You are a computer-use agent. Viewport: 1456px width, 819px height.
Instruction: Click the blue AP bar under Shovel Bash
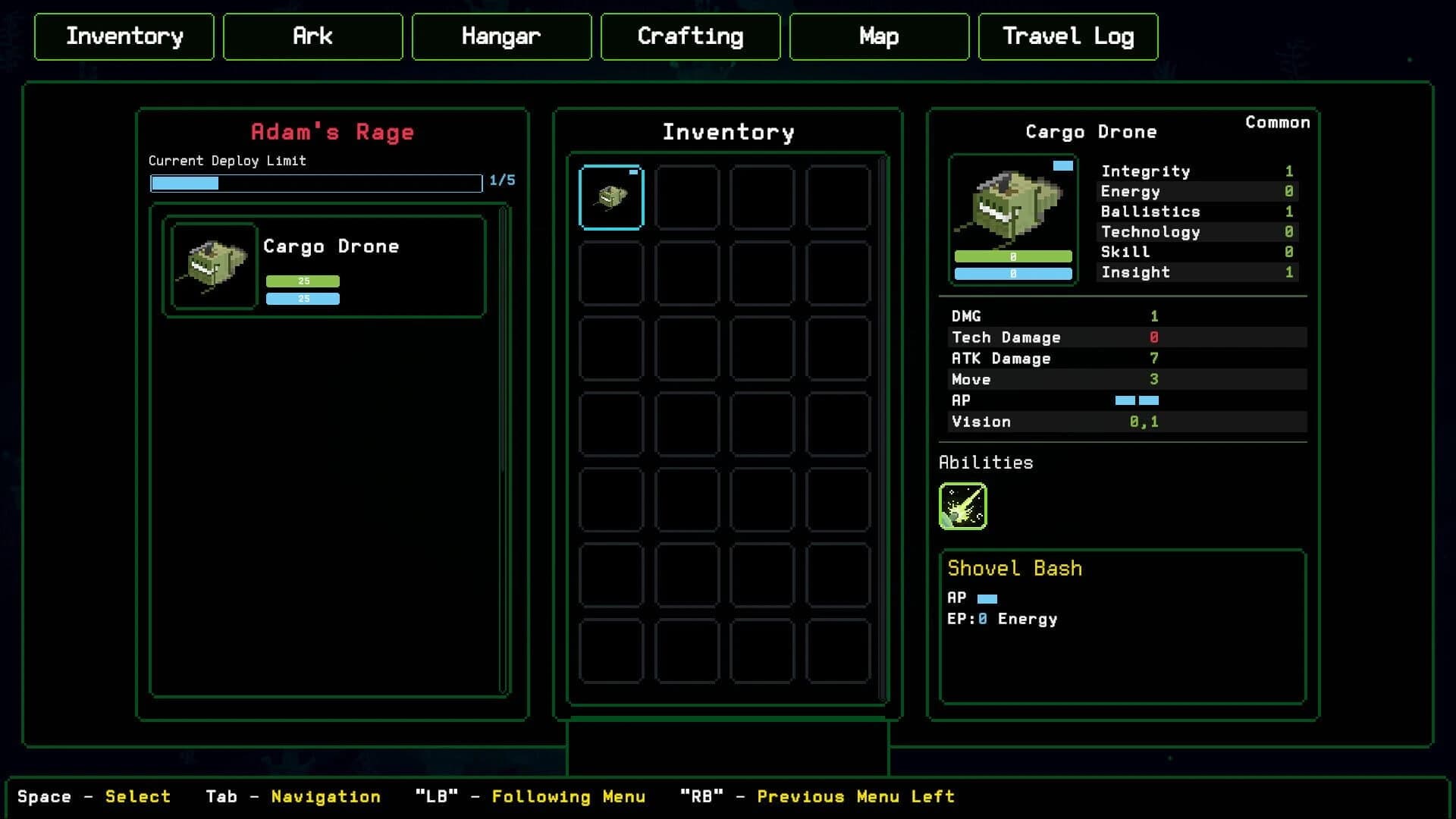pyautogui.click(x=988, y=598)
